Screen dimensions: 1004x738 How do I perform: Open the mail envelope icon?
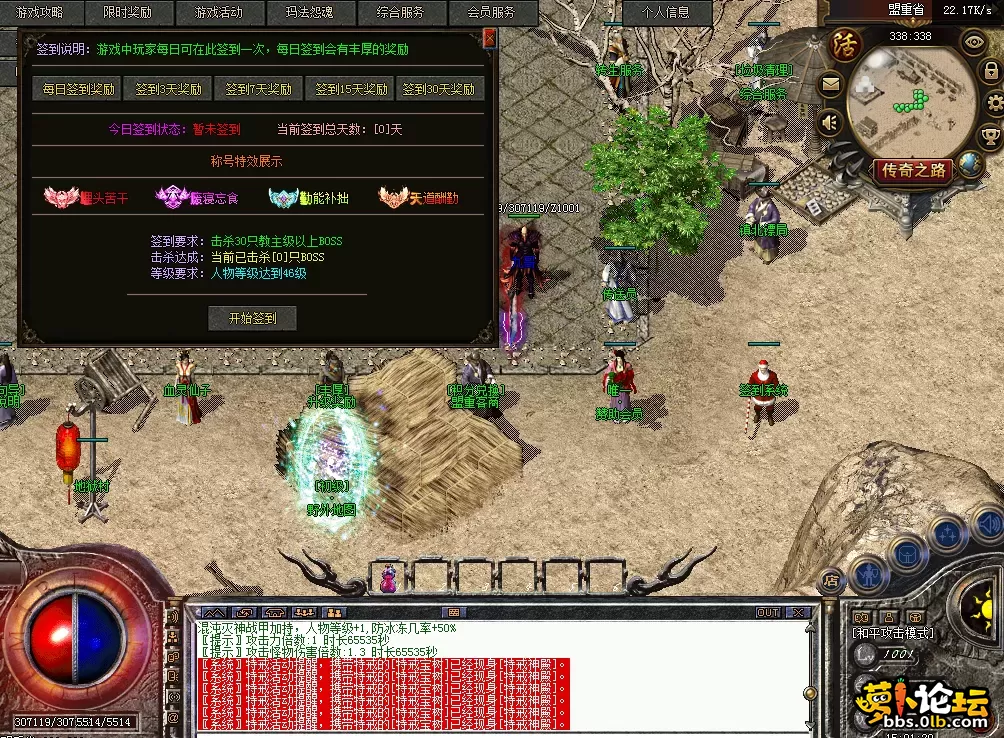[x=830, y=85]
